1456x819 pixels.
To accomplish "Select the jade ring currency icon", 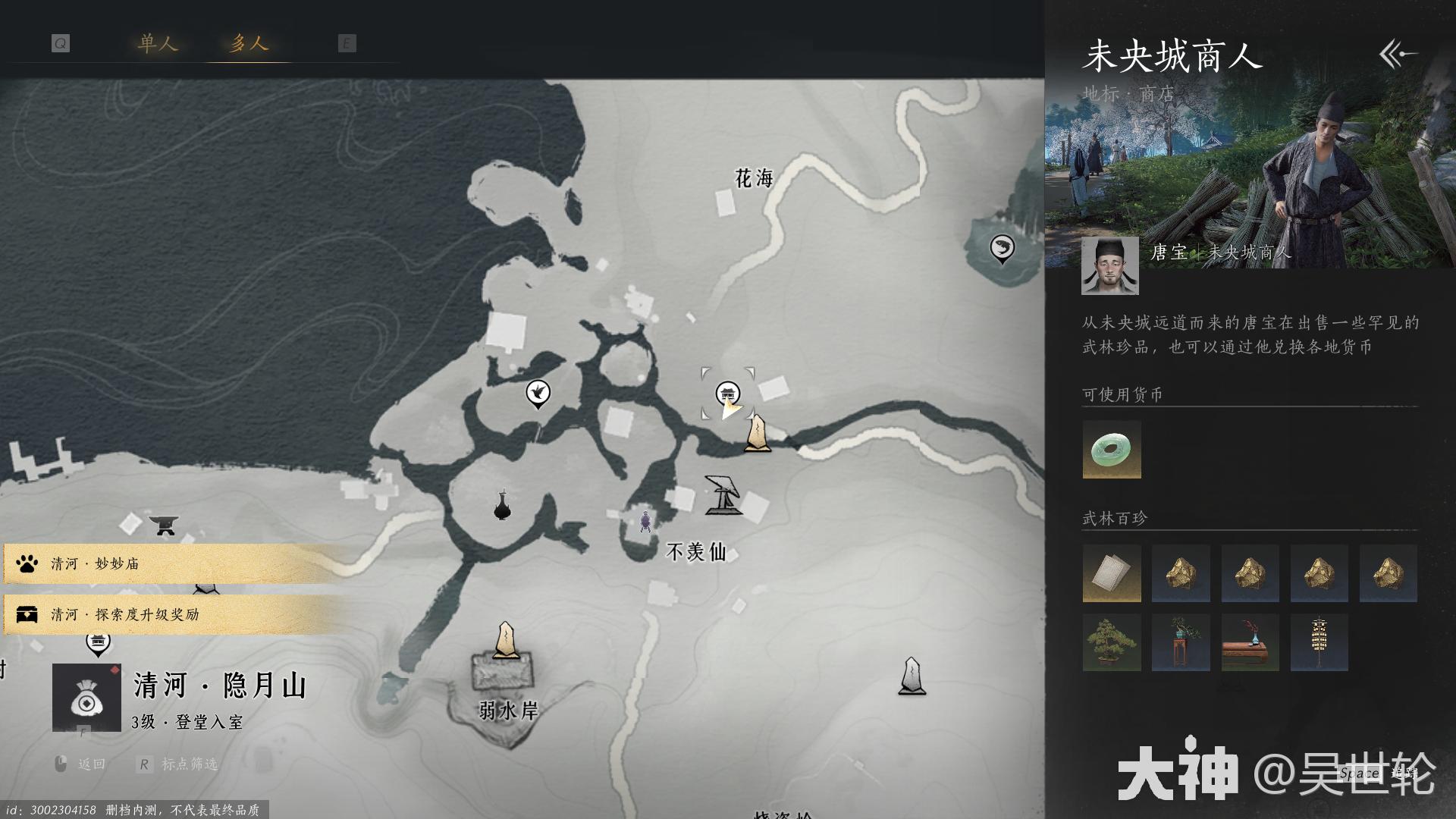I will (1112, 450).
